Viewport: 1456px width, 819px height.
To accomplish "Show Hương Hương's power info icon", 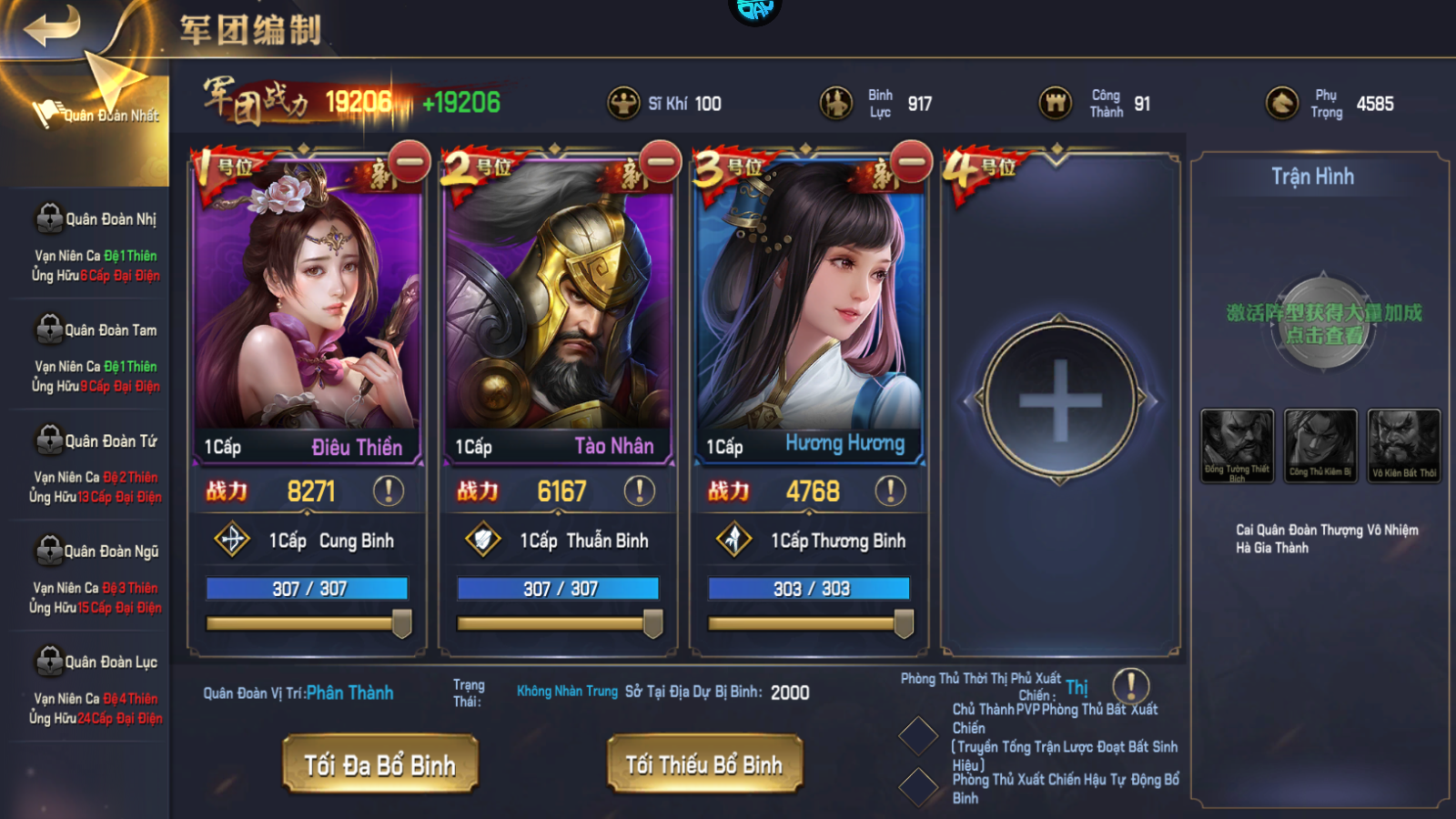I will (x=890, y=491).
